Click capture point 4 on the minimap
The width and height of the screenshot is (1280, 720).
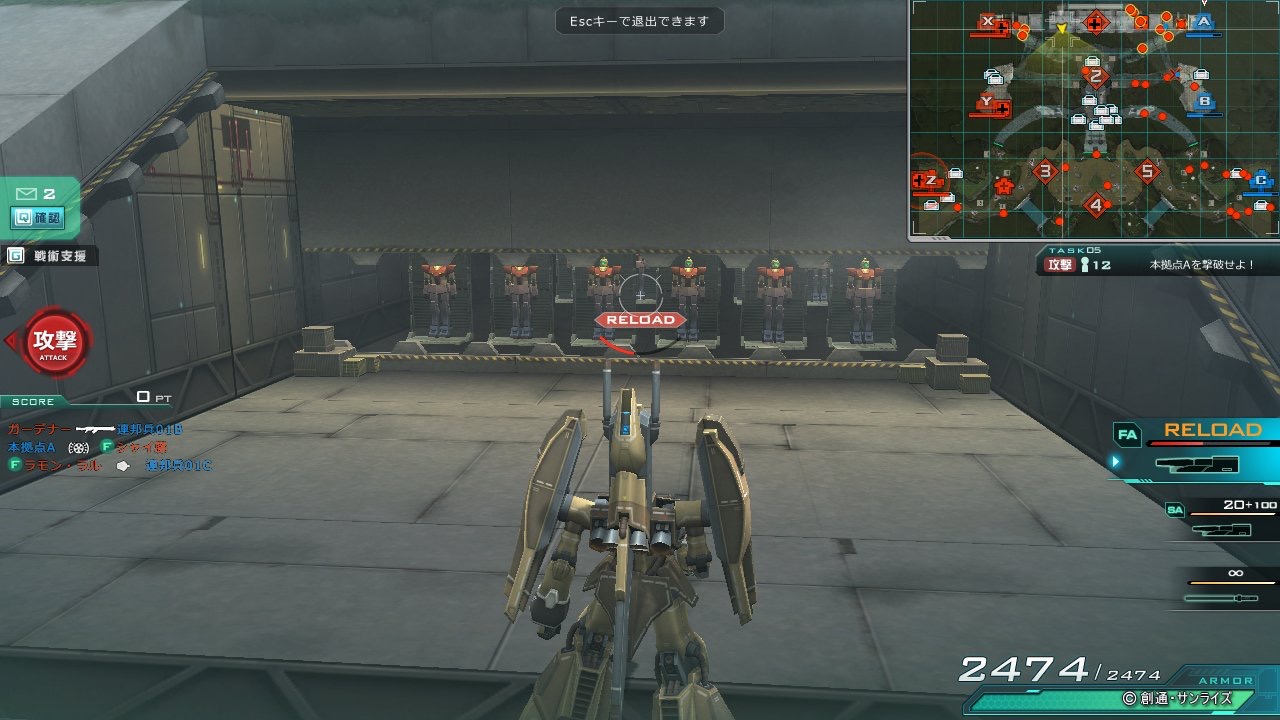click(1096, 206)
